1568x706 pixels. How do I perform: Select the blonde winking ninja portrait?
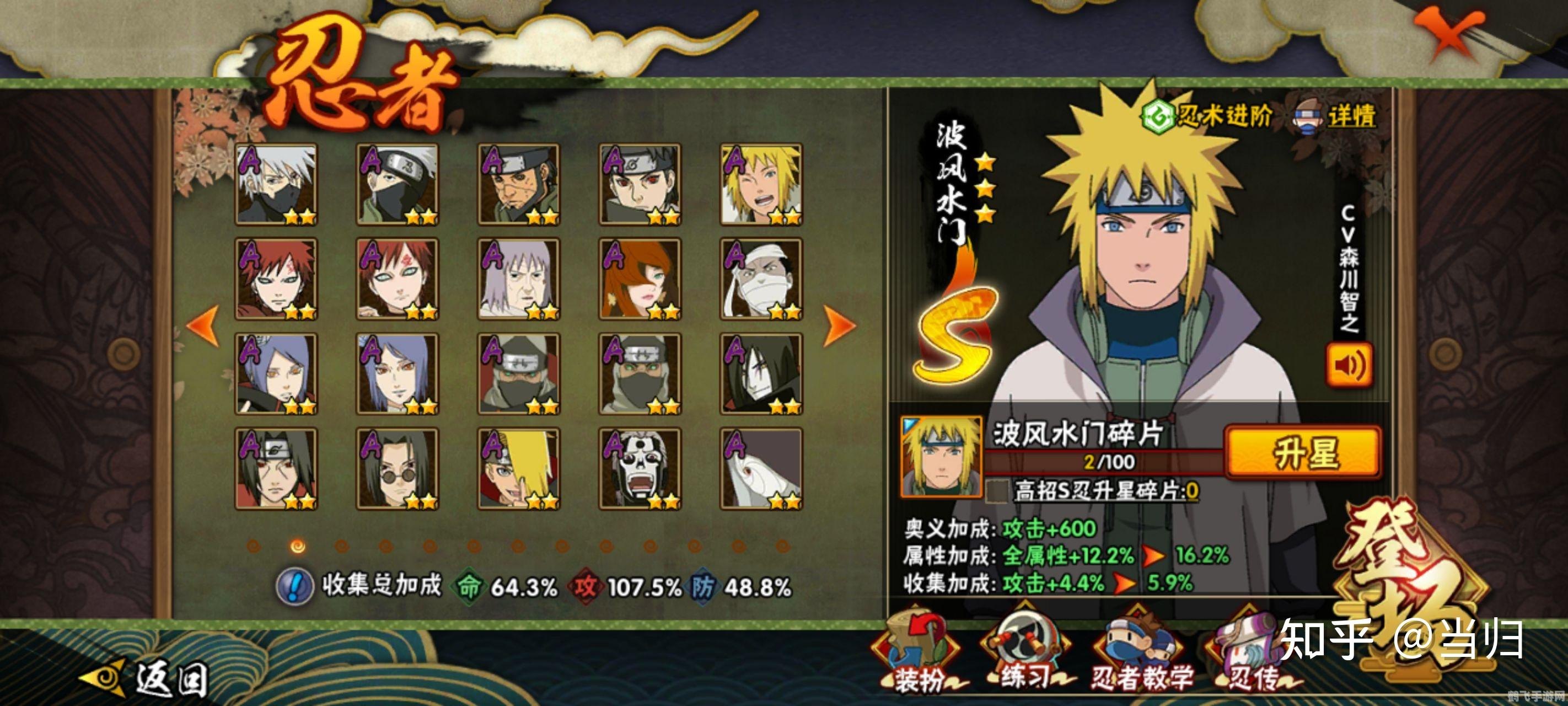pos(761,184)
